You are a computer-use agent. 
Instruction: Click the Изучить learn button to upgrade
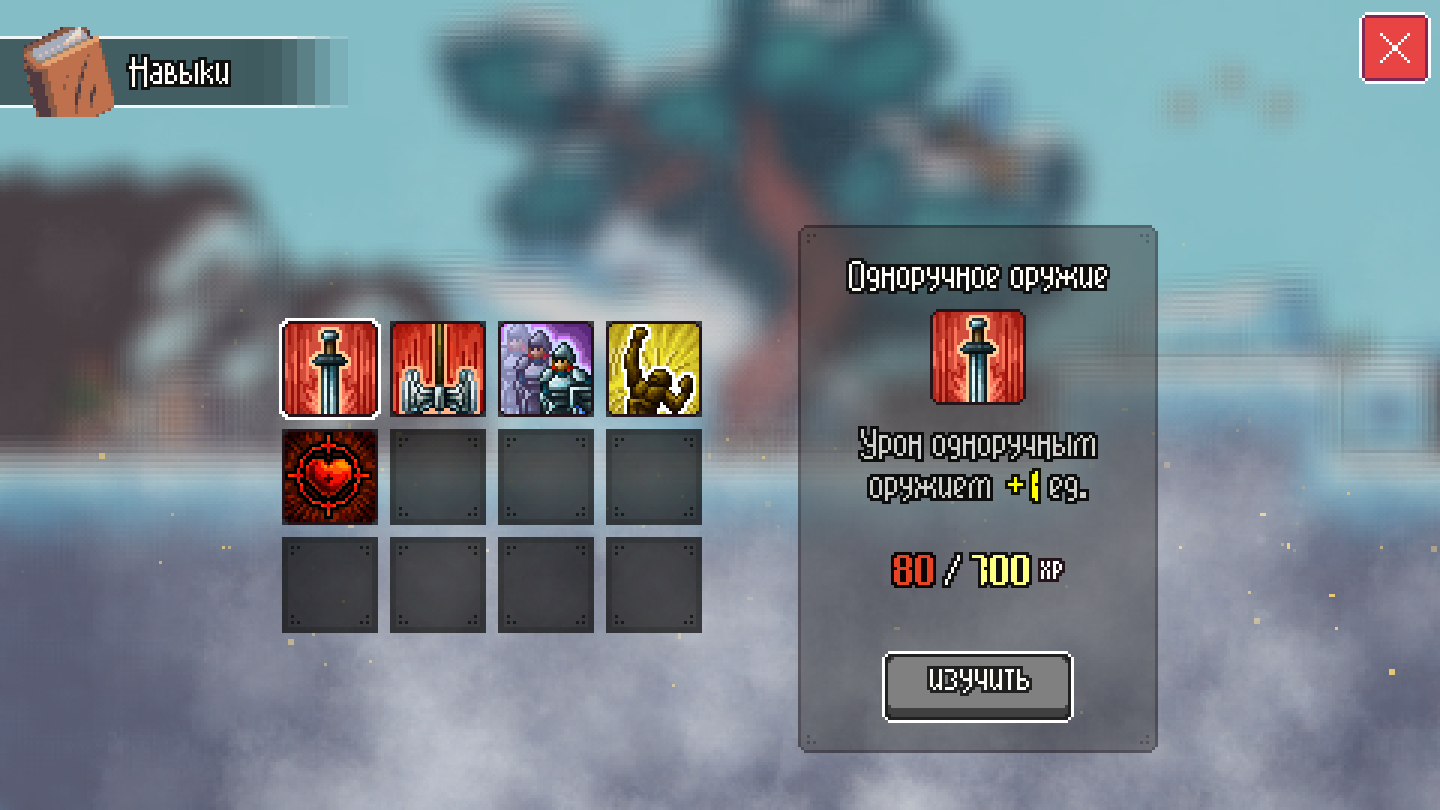pos(976,684)
